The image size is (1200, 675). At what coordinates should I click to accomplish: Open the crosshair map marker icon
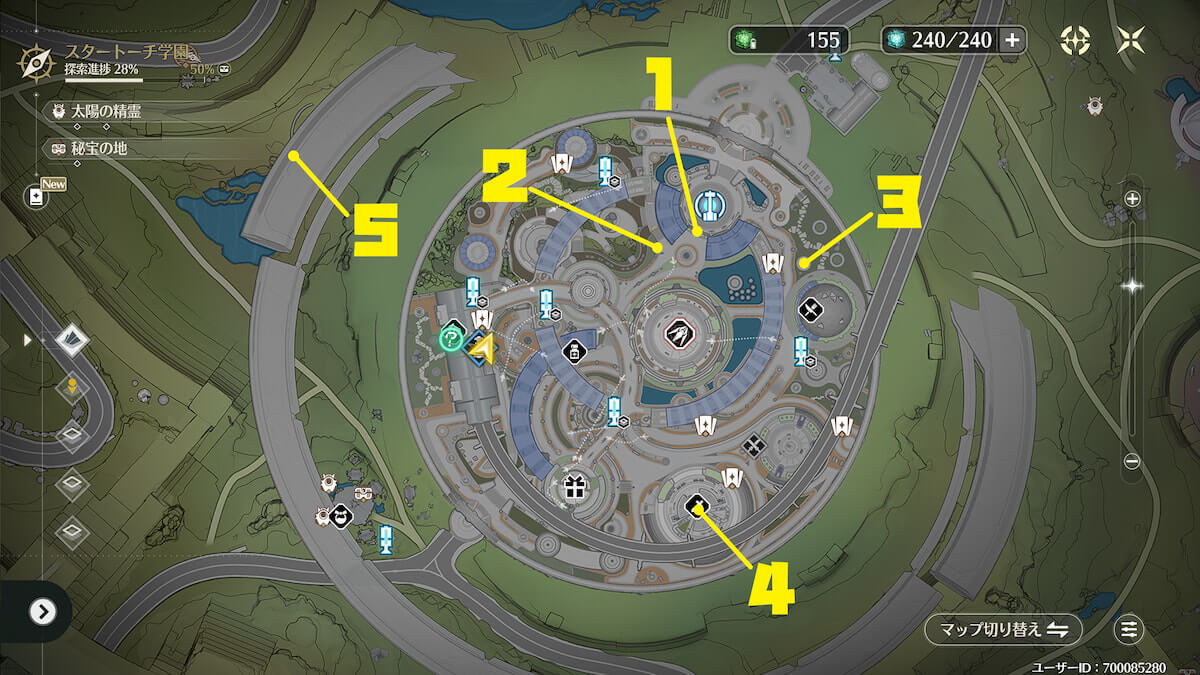(x=1075, y=40)
